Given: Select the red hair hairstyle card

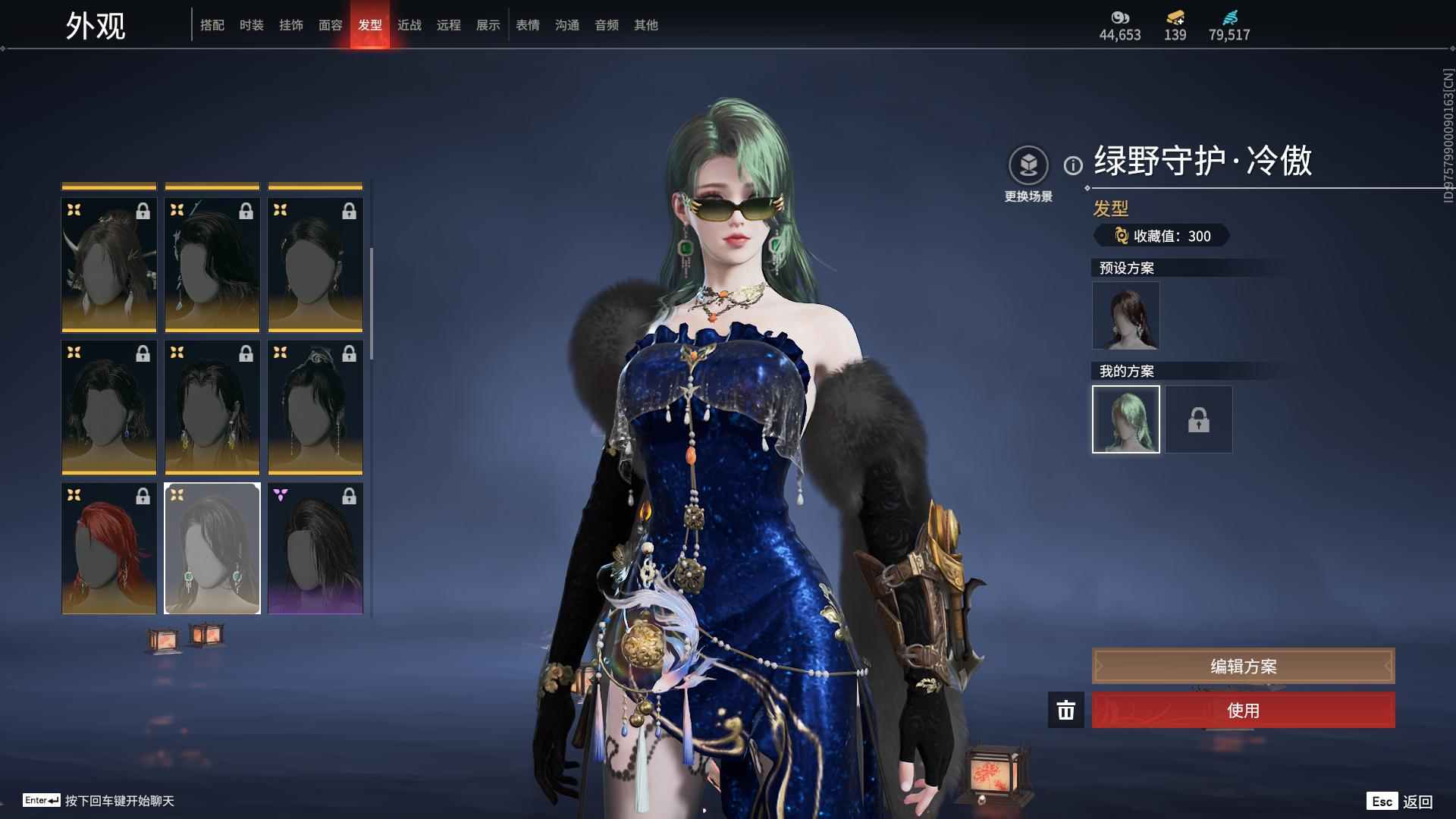Looking at the screenshot, I should (109, 548).
